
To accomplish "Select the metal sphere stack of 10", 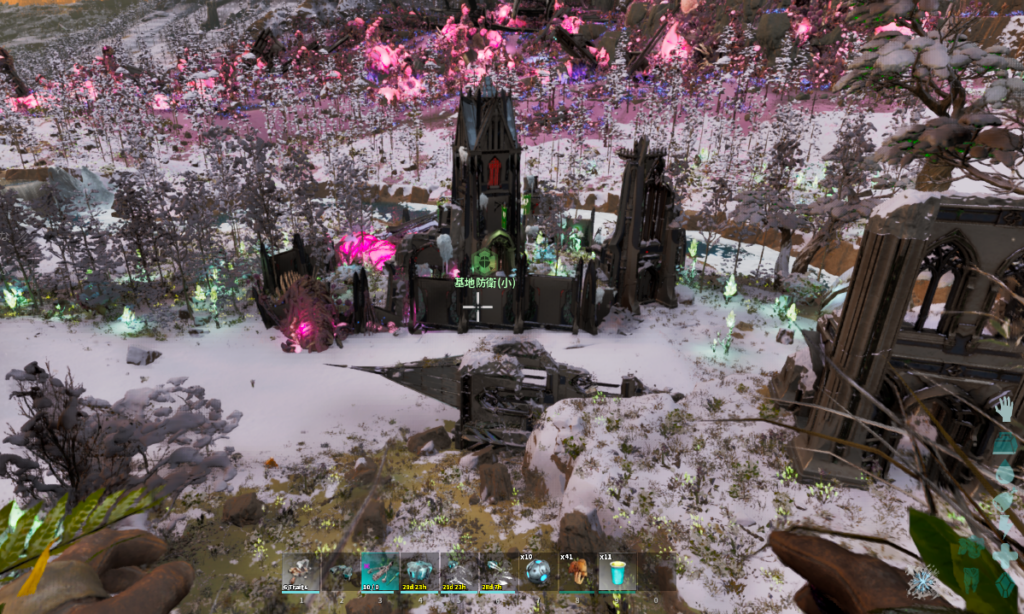I will pyautogui.click(x=538, y=572).
